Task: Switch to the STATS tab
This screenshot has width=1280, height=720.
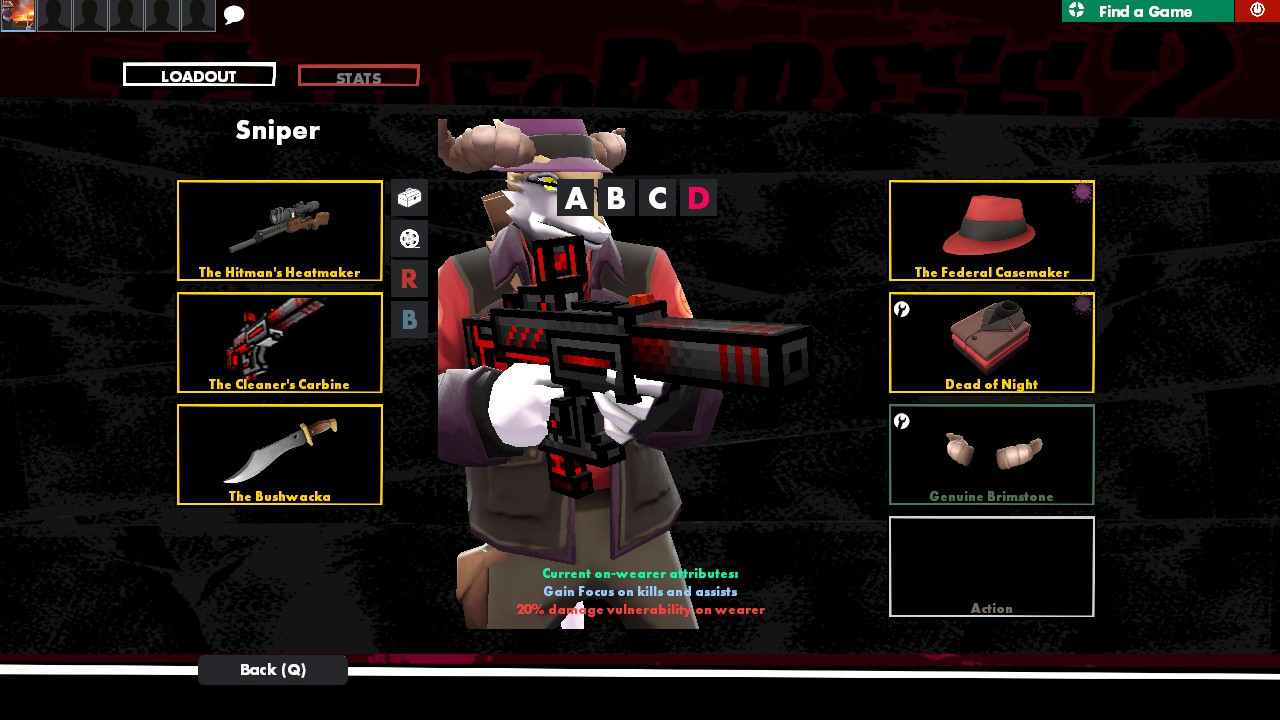Action: (x=358, y=75)
